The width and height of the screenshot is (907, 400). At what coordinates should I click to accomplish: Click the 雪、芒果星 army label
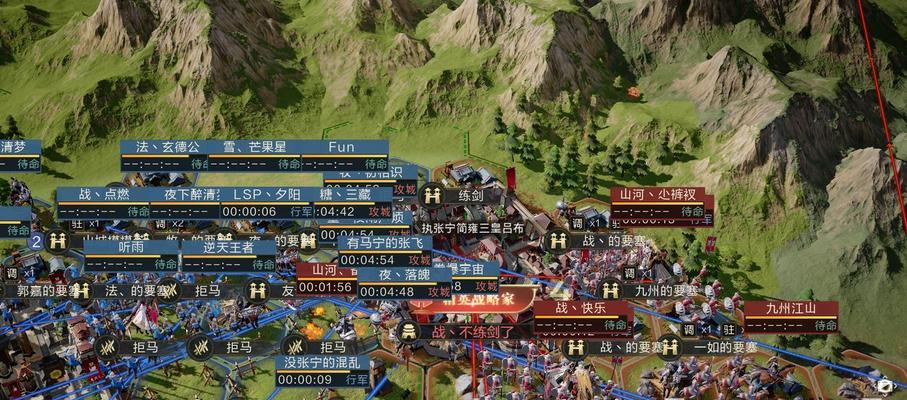(253, 148)
